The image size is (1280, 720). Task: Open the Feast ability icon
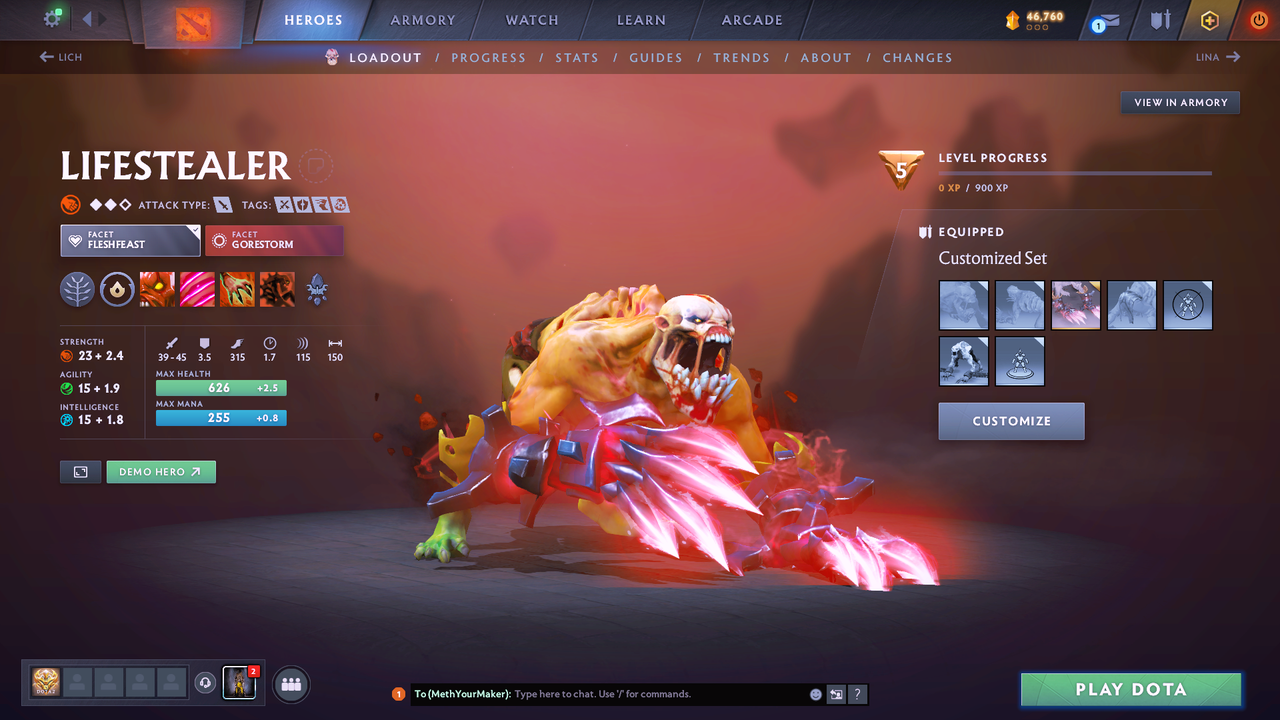click(197, 289)
